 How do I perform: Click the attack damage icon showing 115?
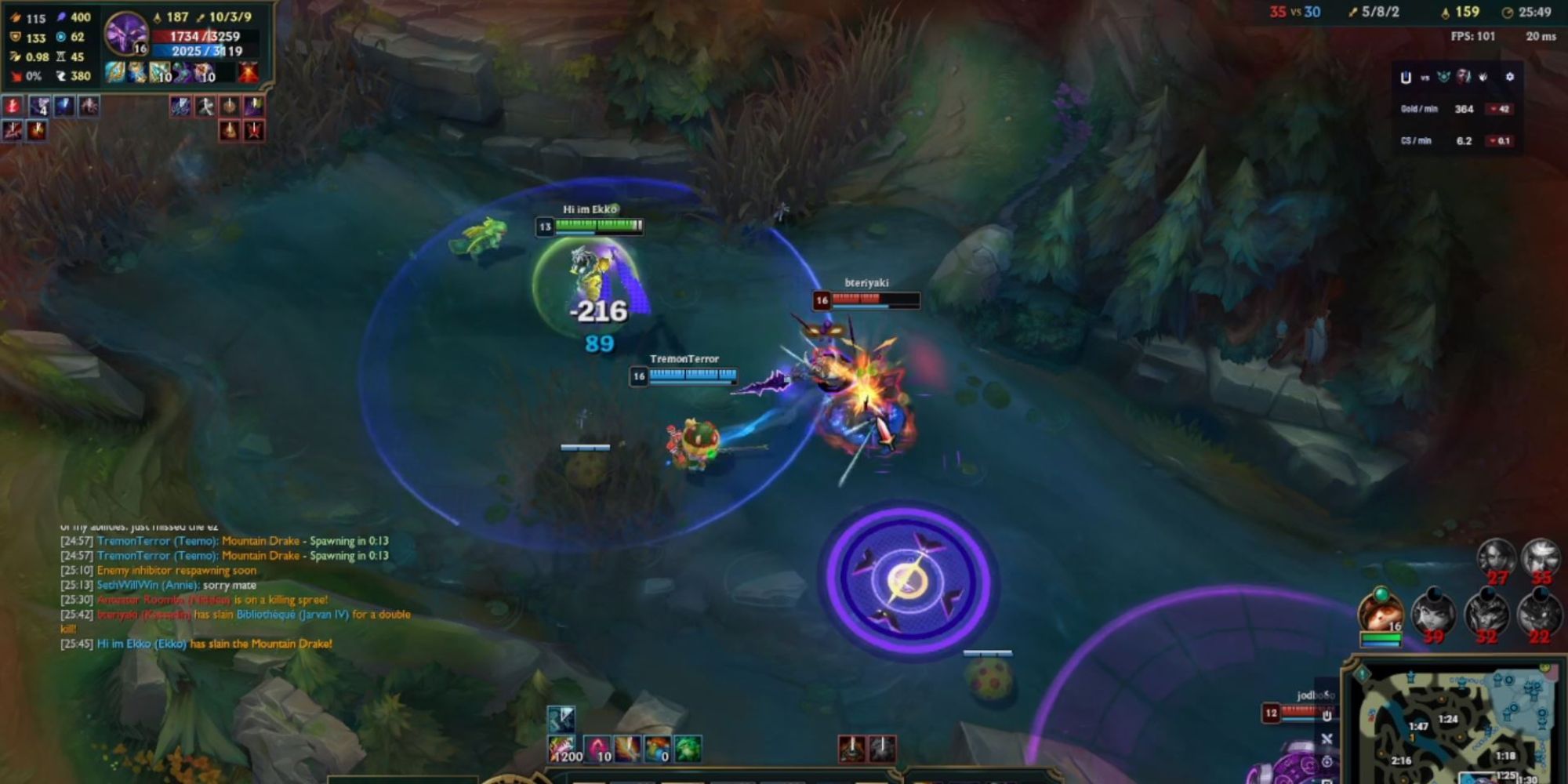click(16, 18)
